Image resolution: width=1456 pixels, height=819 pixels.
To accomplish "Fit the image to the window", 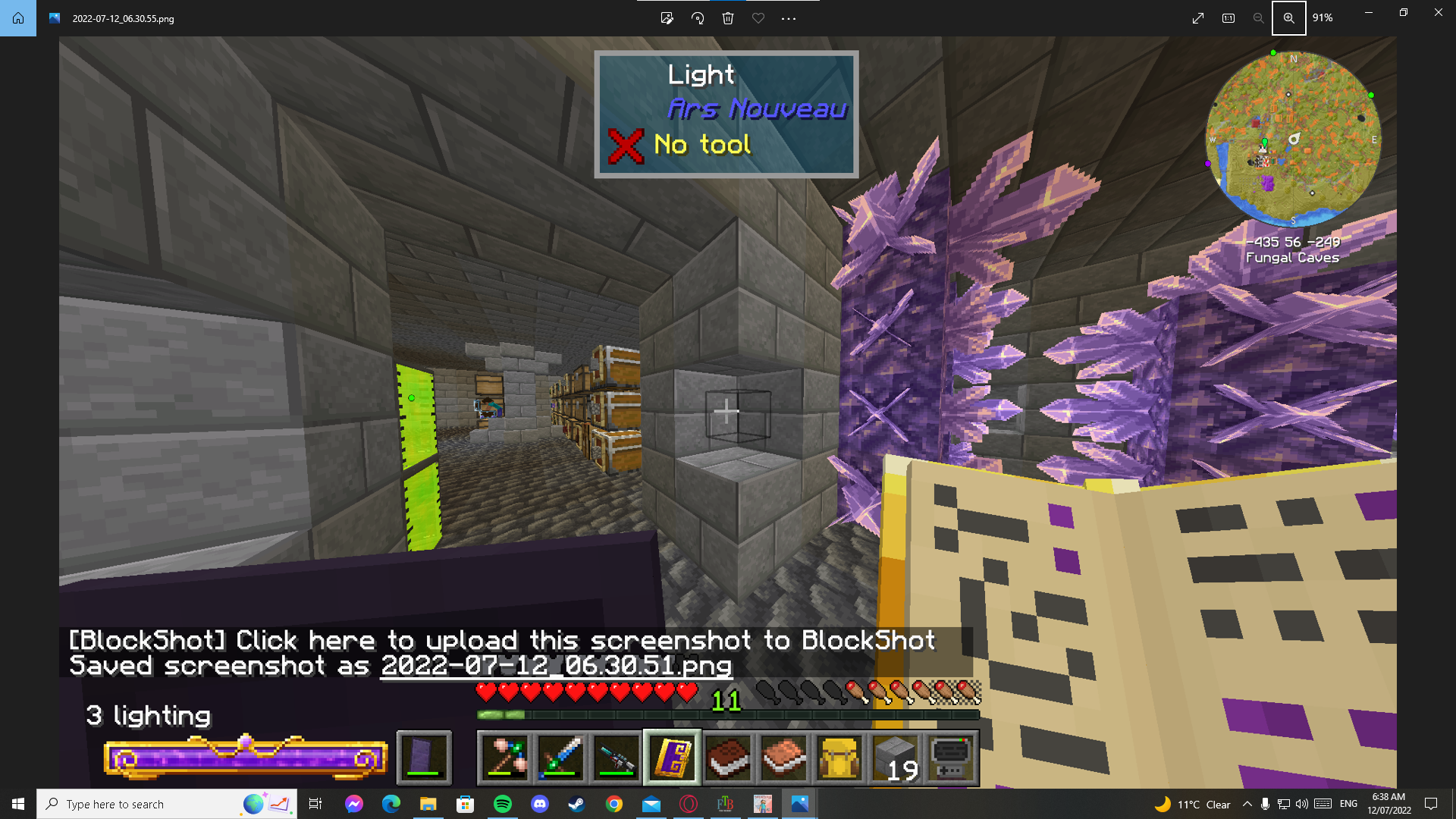I will [x=1198, y=18].
